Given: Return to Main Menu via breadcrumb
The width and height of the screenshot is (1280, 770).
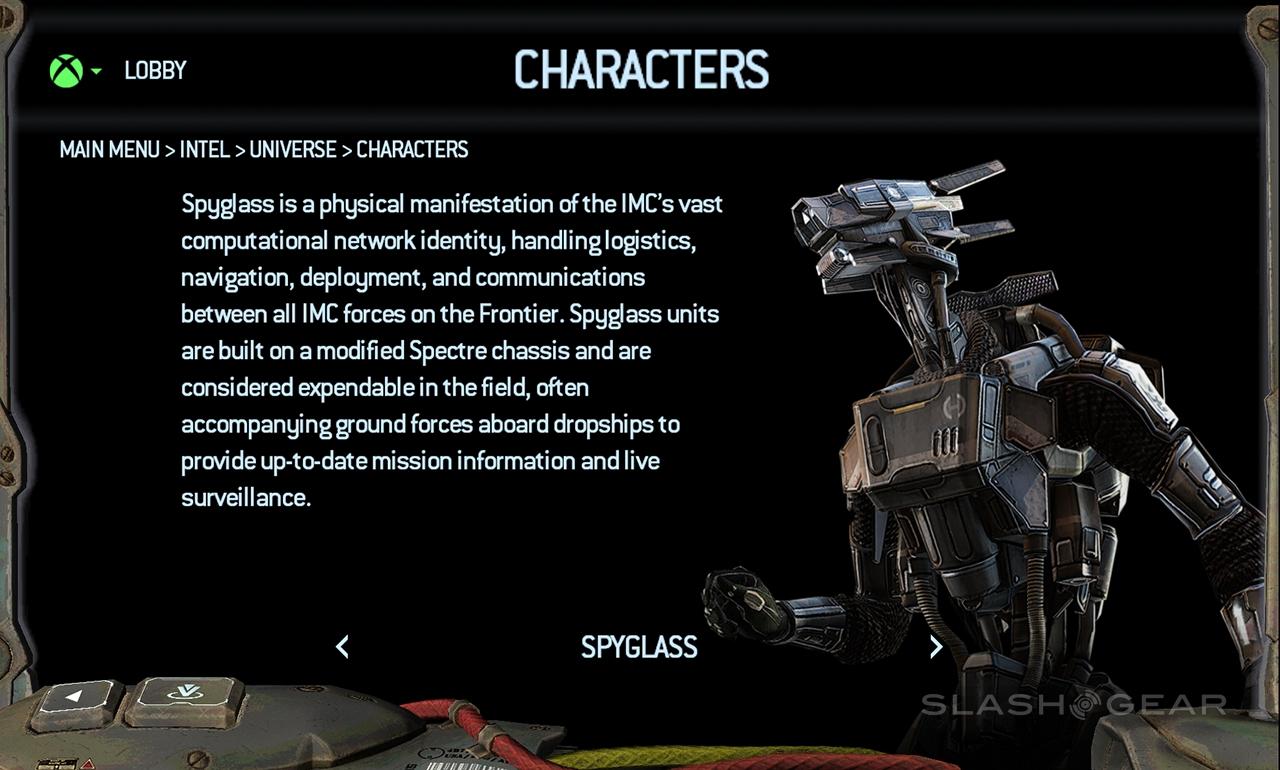Looking at the screenshot, I should tap(109, 150).
